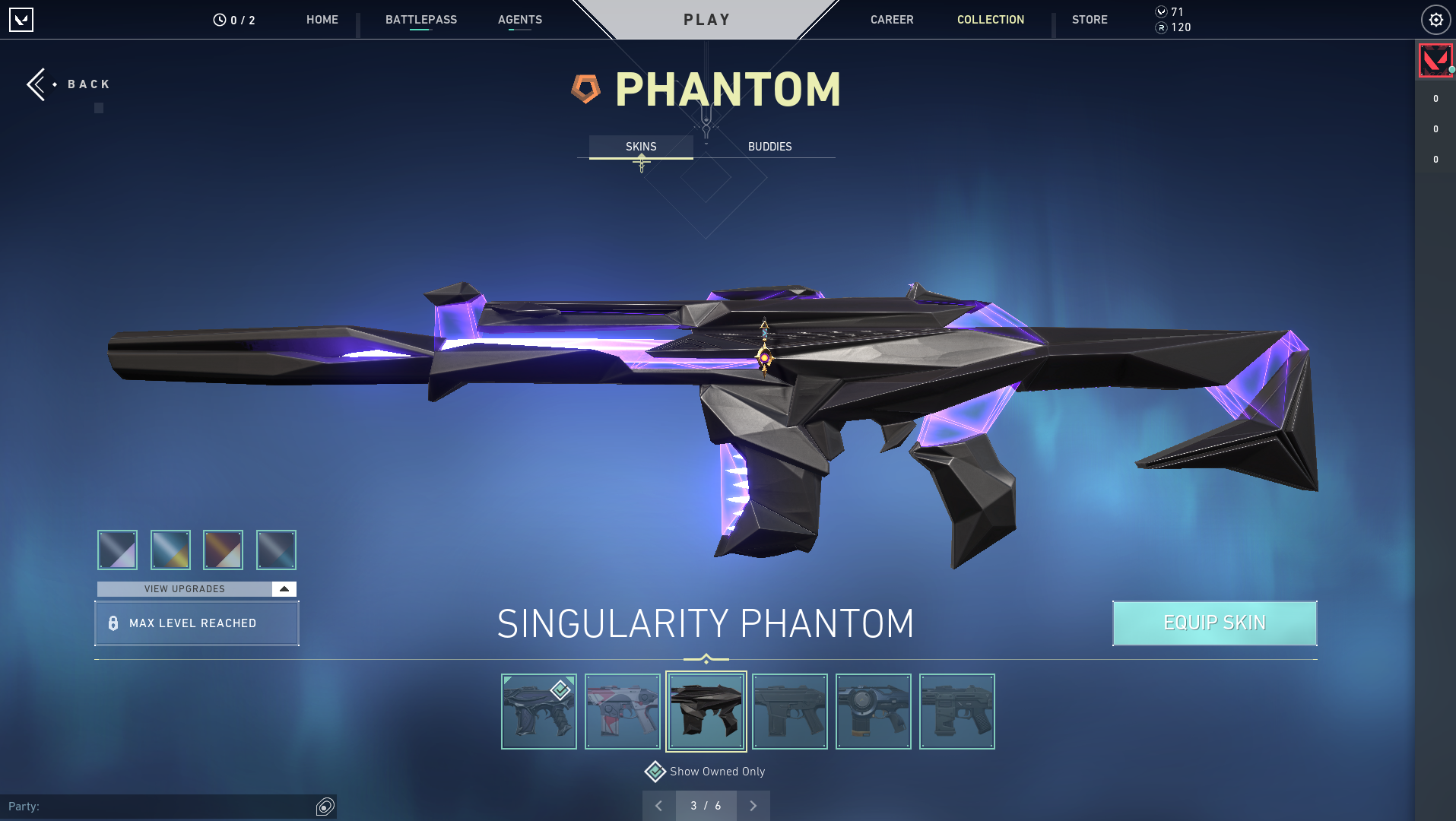The image size is (1456, 821).
Task: Collapse the View Upgrades panel
Action: (x=282, y=588)
